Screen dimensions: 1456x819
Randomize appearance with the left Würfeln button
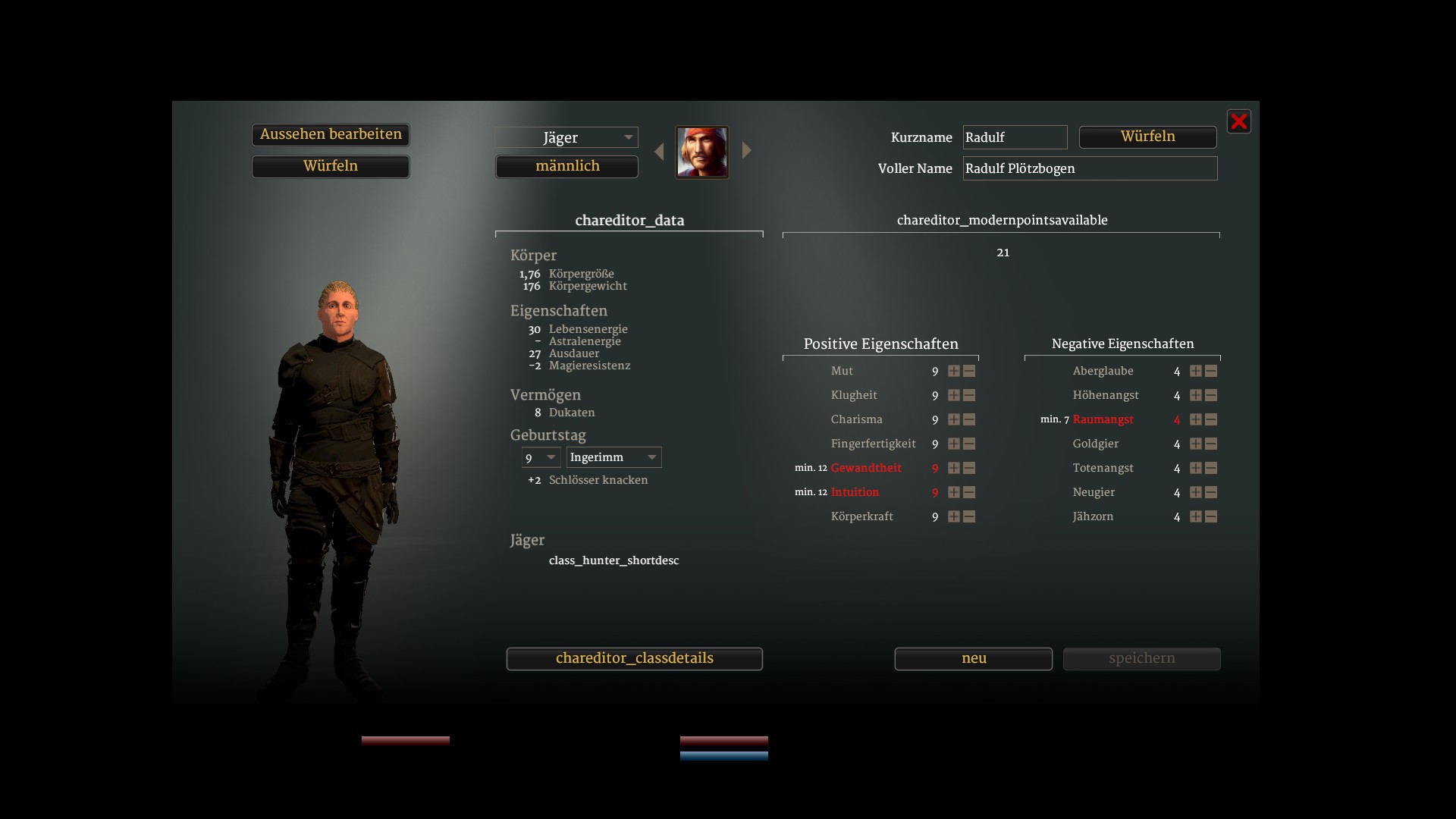pos(331,167)
